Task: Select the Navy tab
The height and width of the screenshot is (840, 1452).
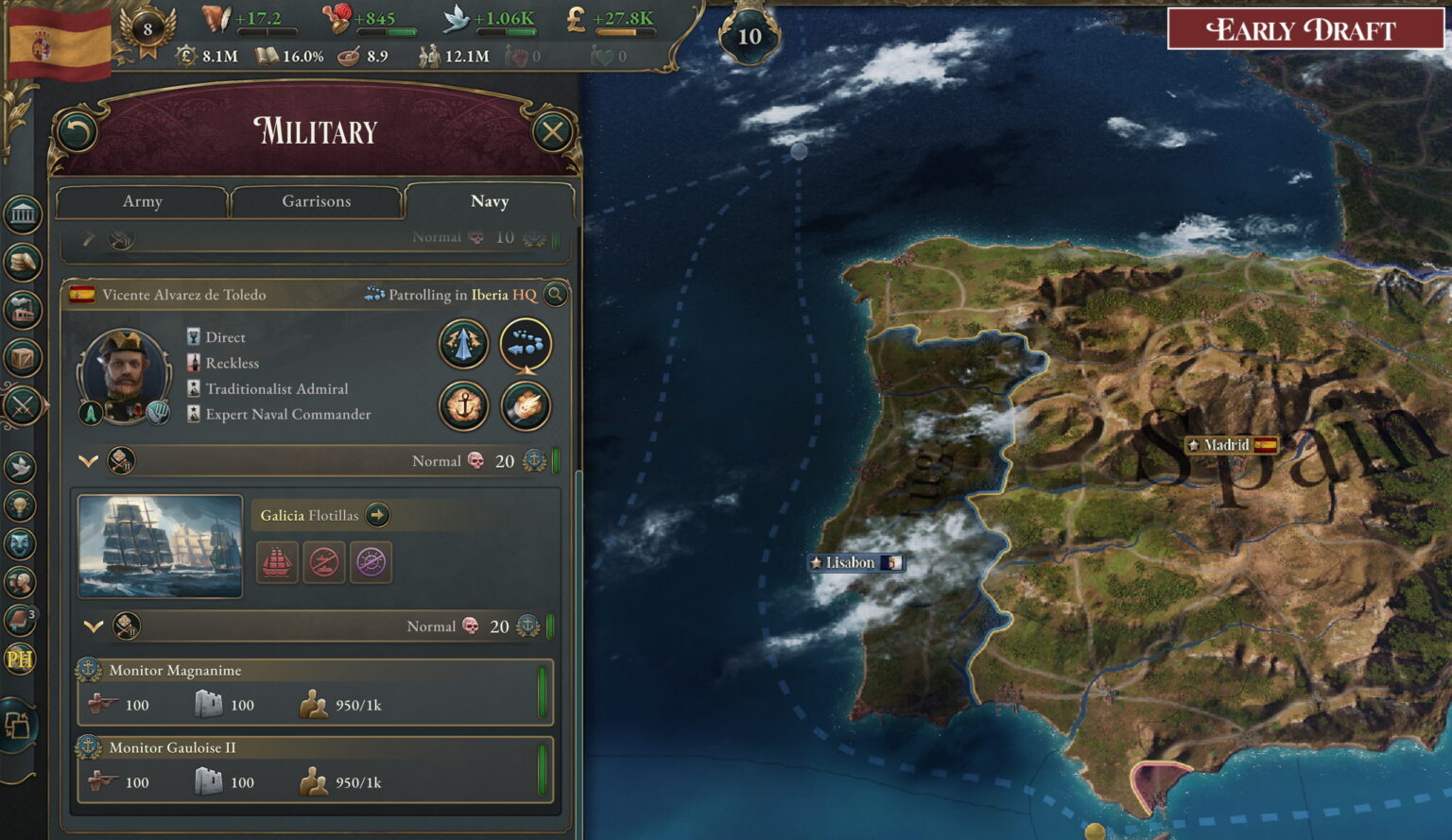Action: point(489,201)
